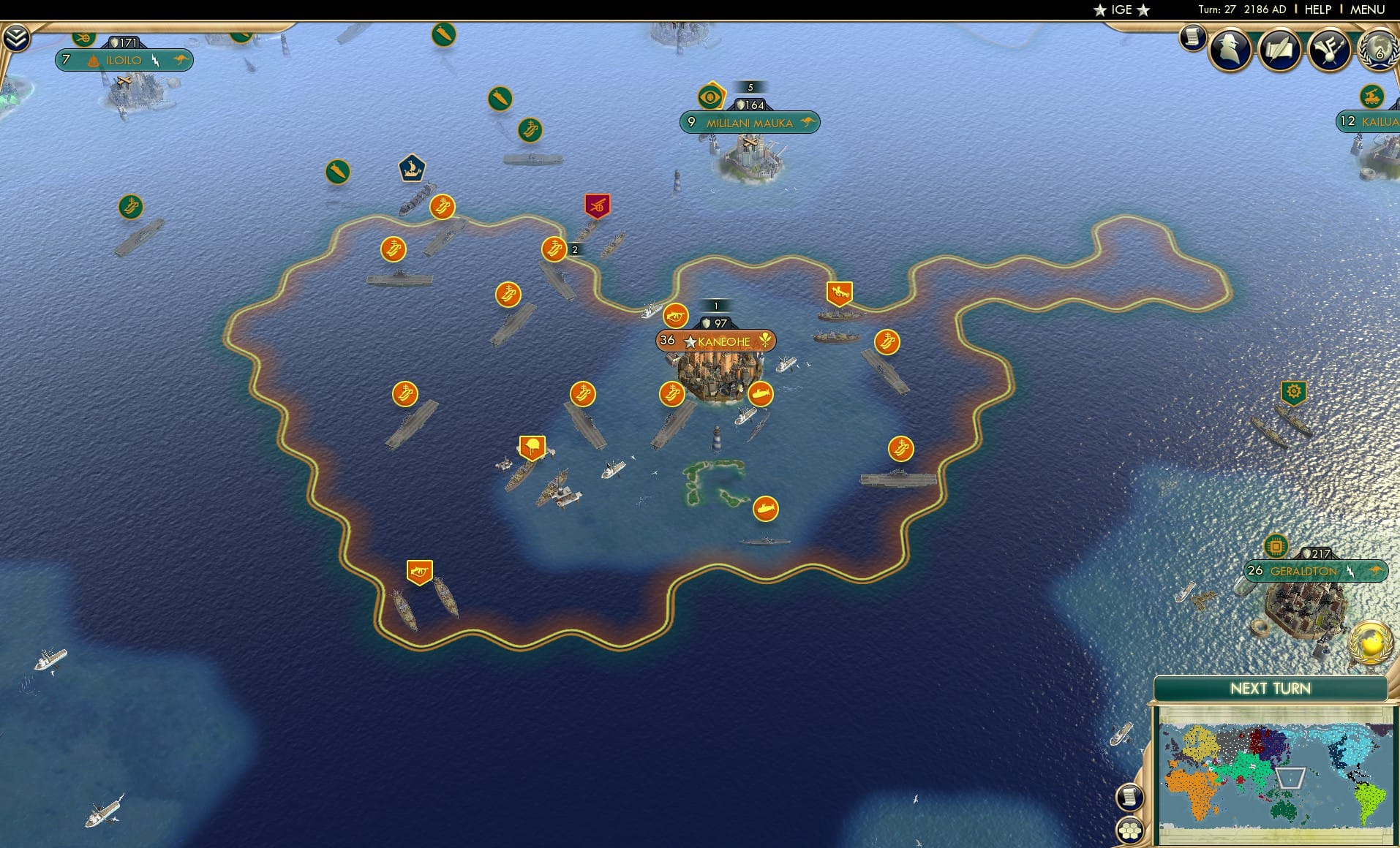Expand the economy scroll icon top-right
The image size is (1400, 848).
(x=1192, y=37)
